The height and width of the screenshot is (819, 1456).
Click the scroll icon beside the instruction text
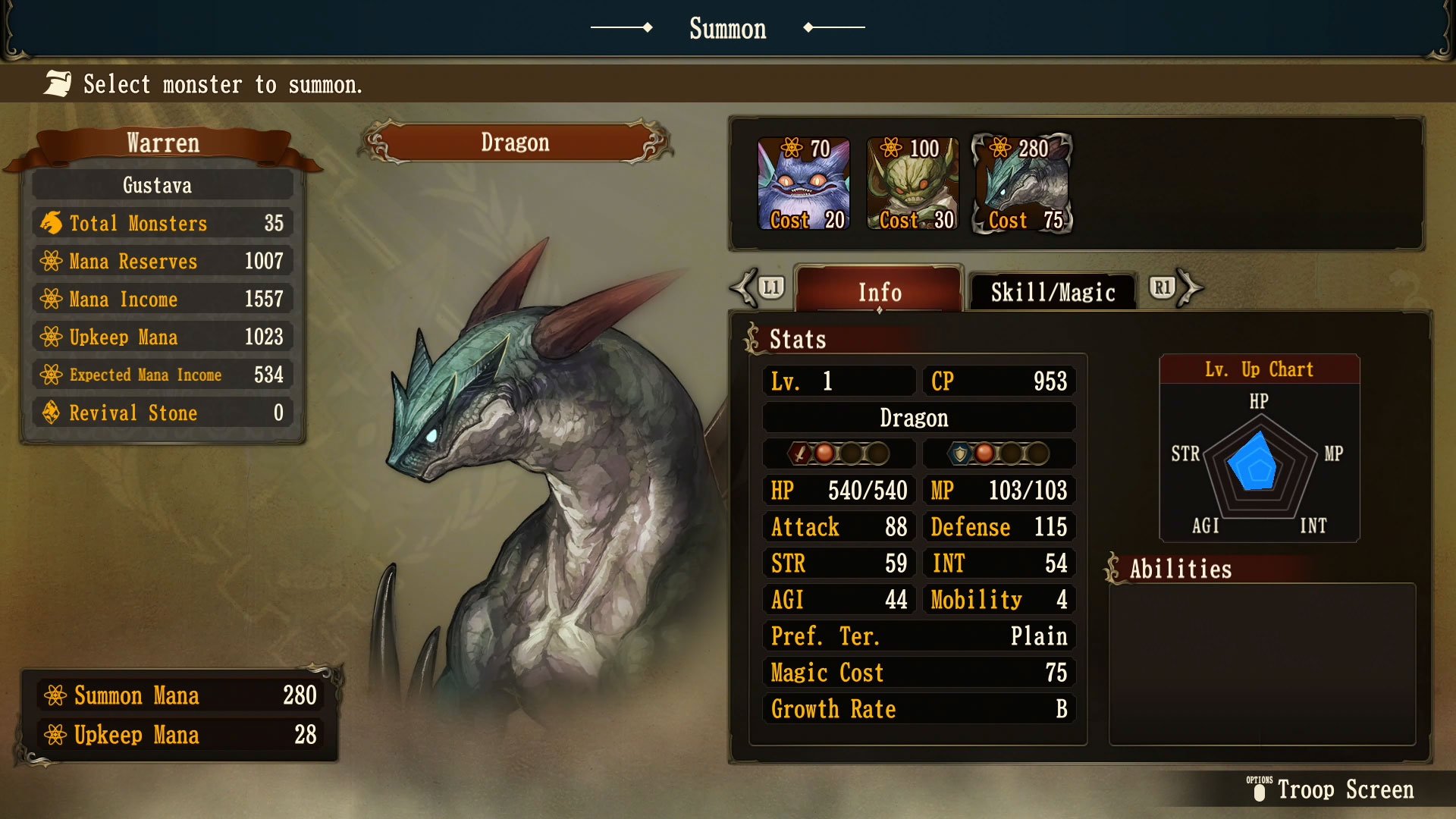[56, 83]
